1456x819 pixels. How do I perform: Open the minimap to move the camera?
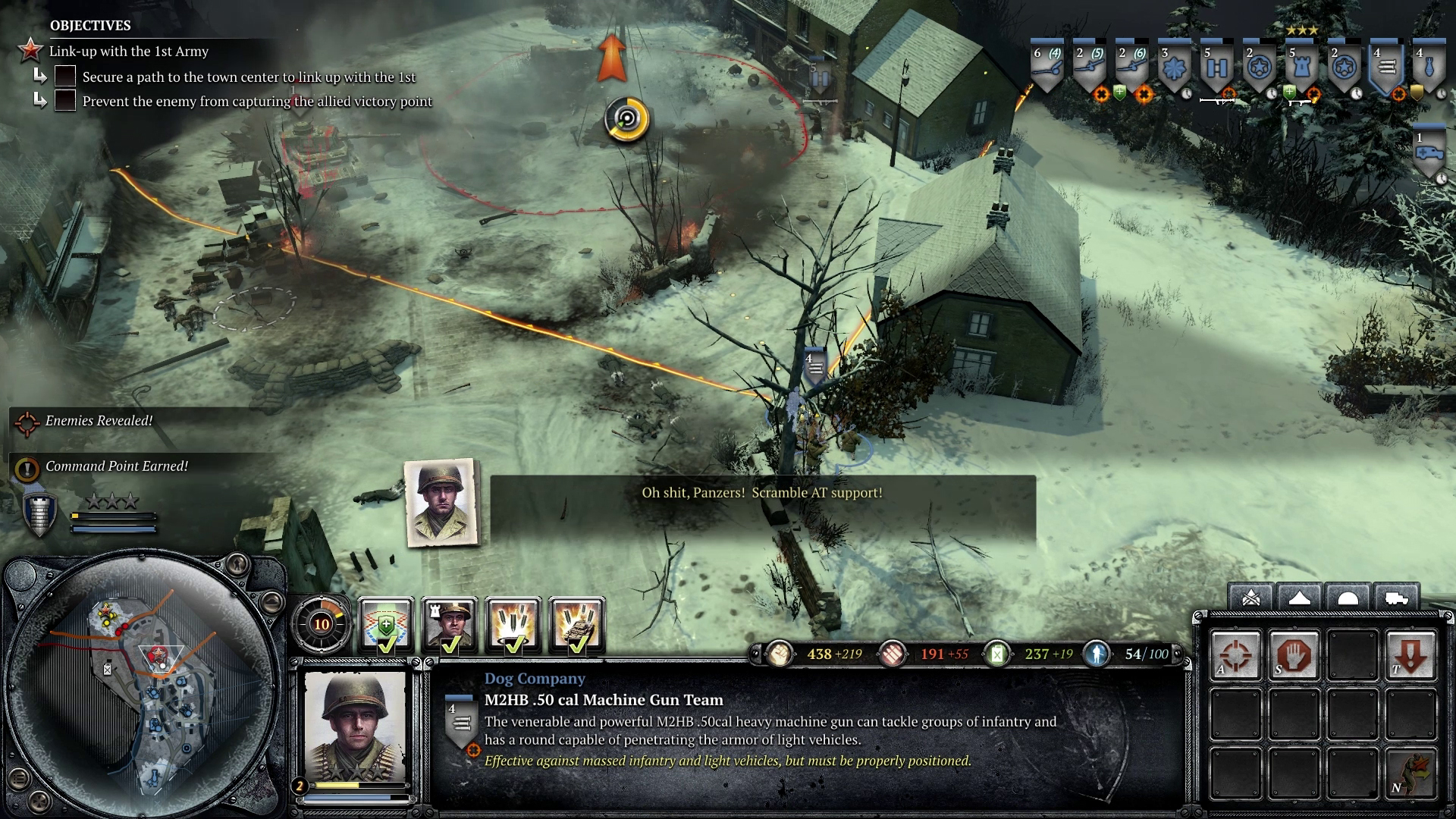pyautogui.click(x=144, y=686)
